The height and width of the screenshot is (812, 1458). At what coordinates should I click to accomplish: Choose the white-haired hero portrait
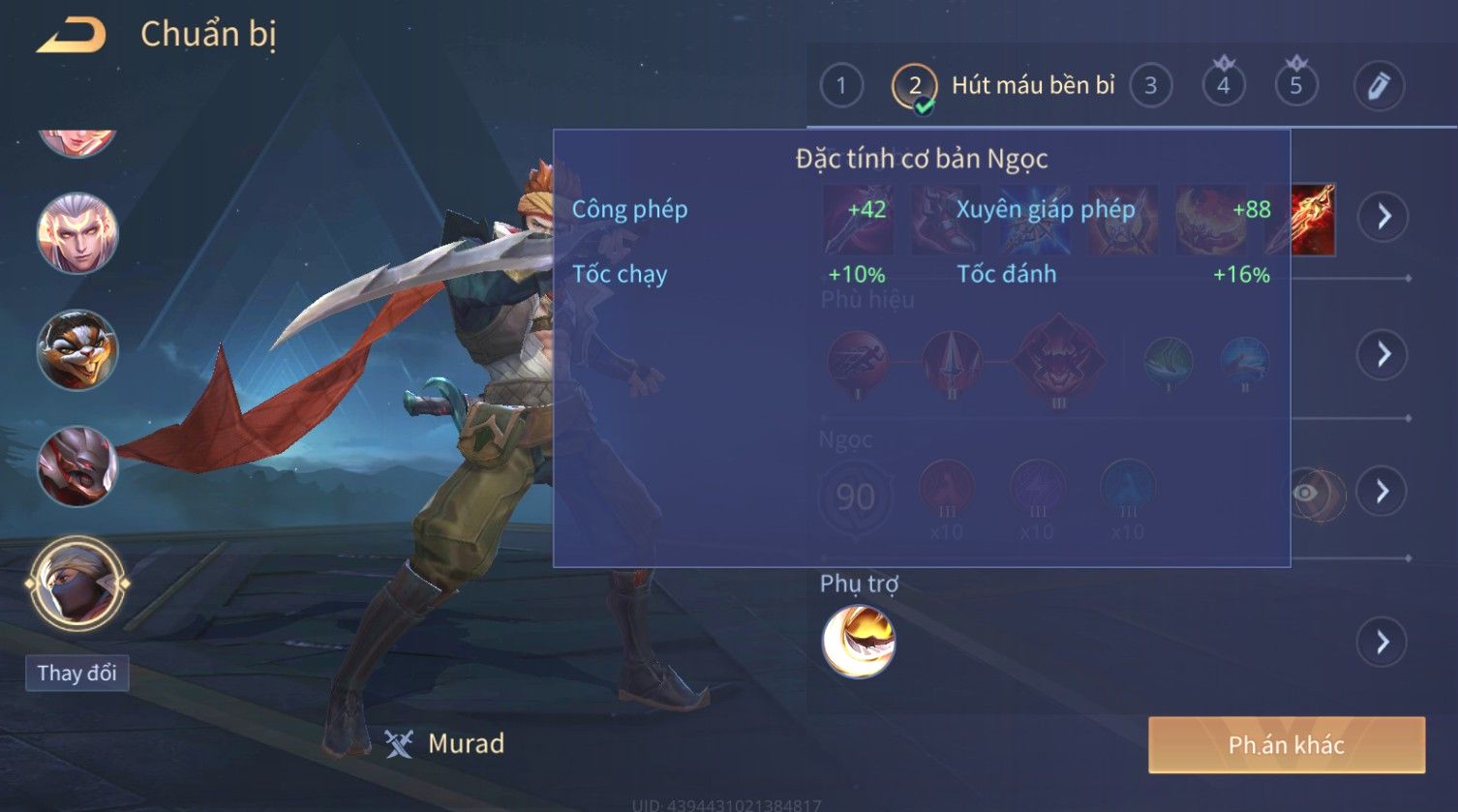76,233
